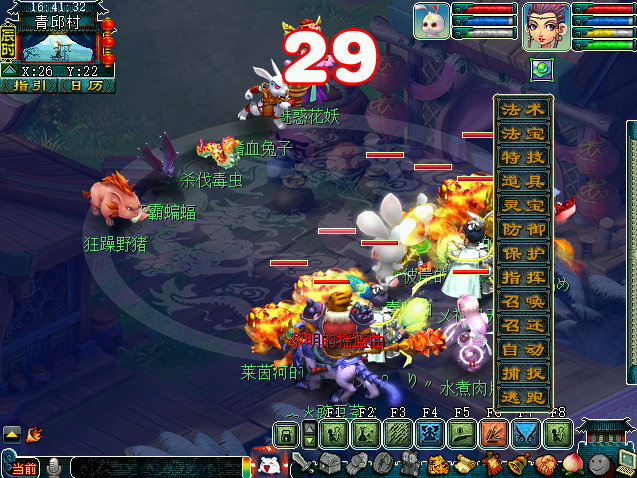Open the 日历 calendar button
Viewport: 637px width, 478px height.
click(x=86, y=86)
